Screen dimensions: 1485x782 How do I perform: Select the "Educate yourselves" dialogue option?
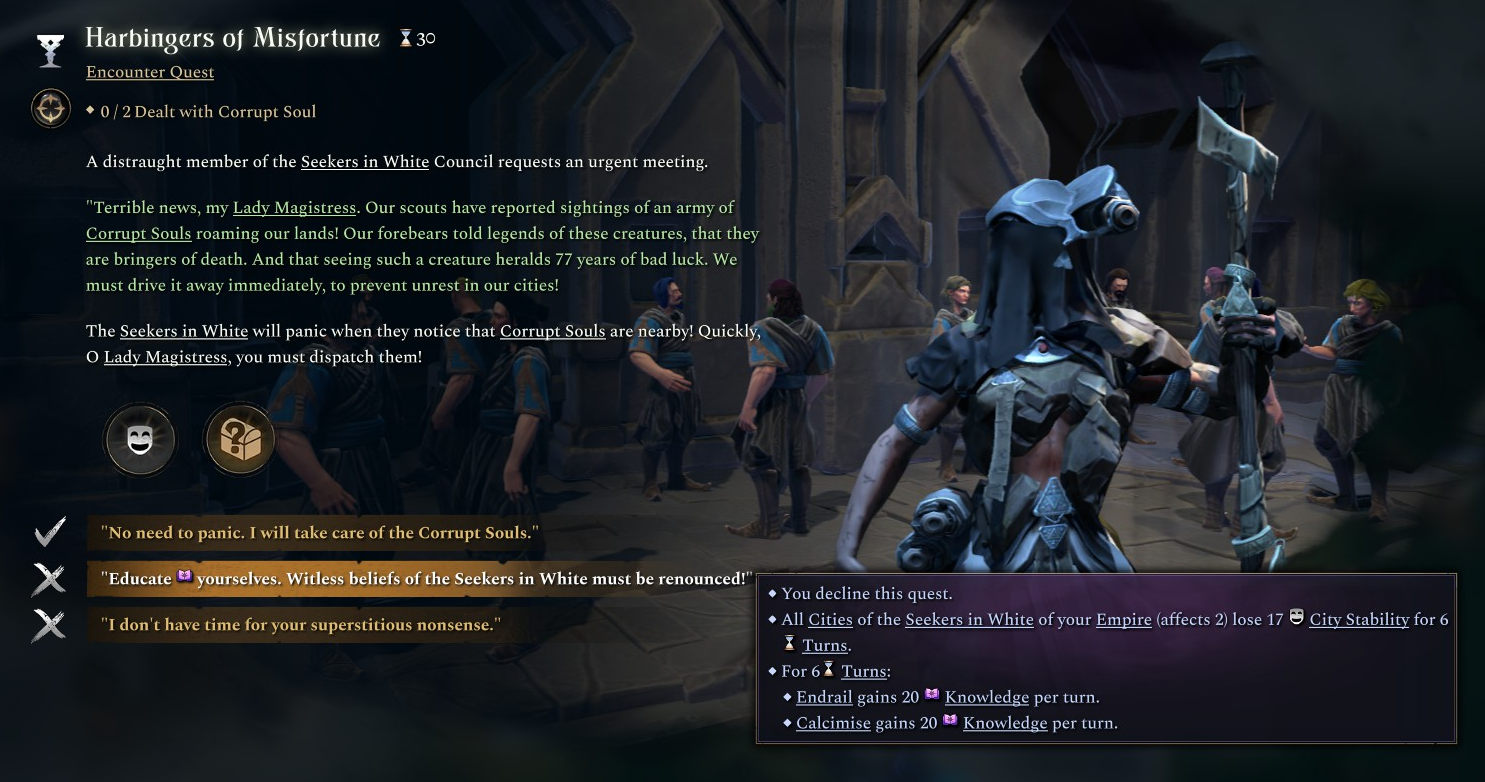point(425,579)
